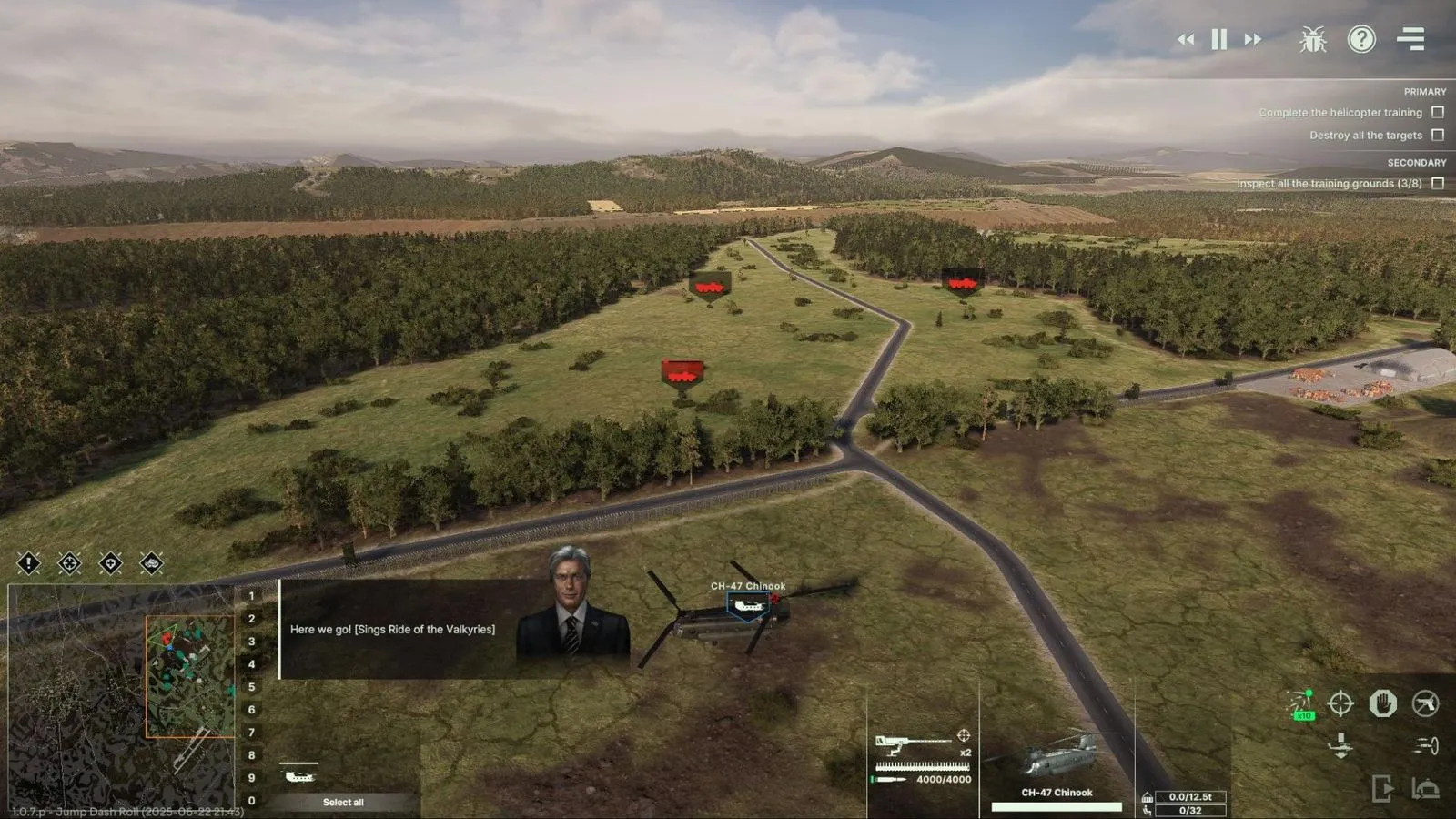This screenshot has height=819, width=1456.
Task: Activate the tank ping diamond icon
Action: [x=151, y=564]
